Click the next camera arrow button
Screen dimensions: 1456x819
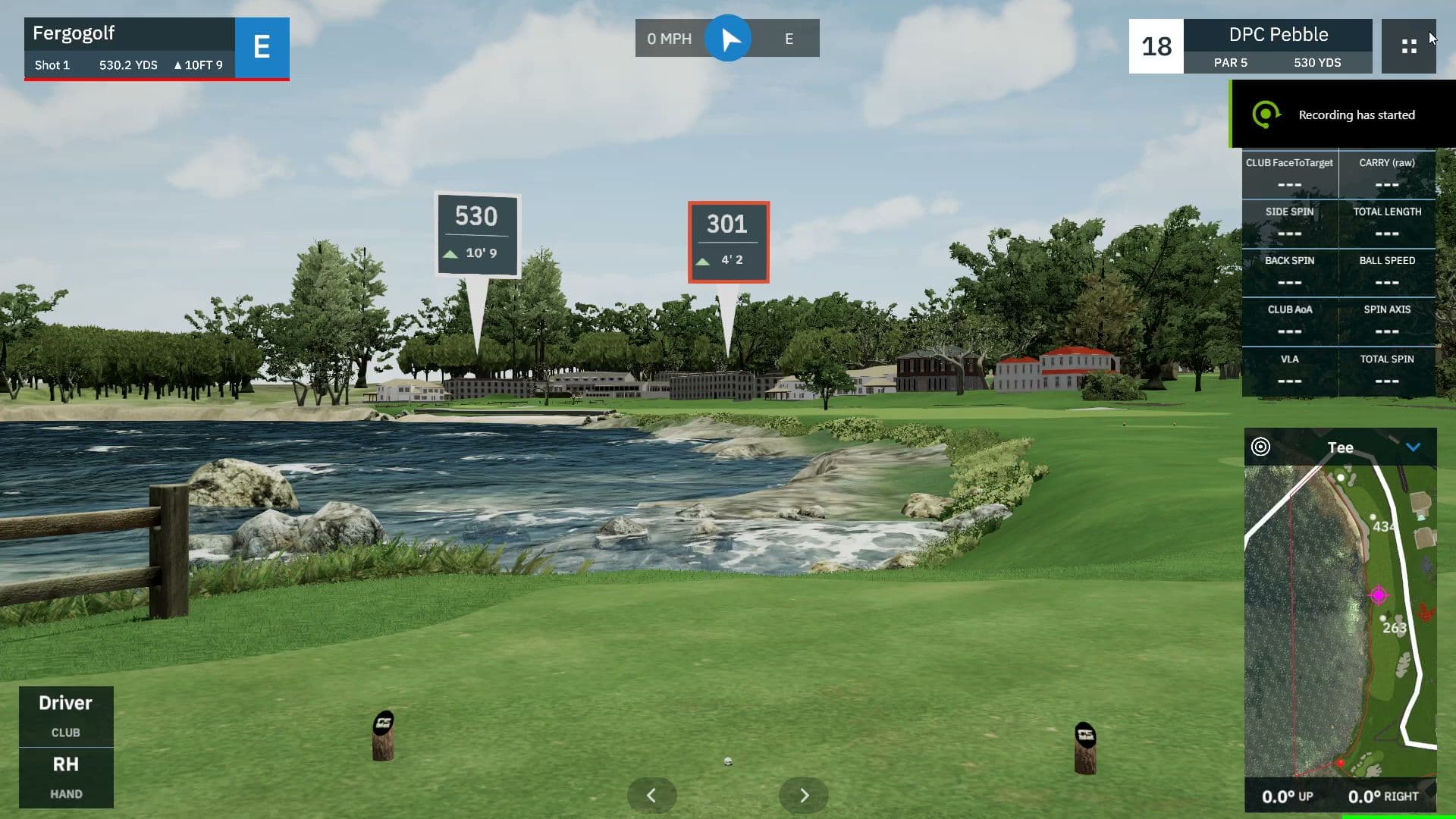point(803,795)
